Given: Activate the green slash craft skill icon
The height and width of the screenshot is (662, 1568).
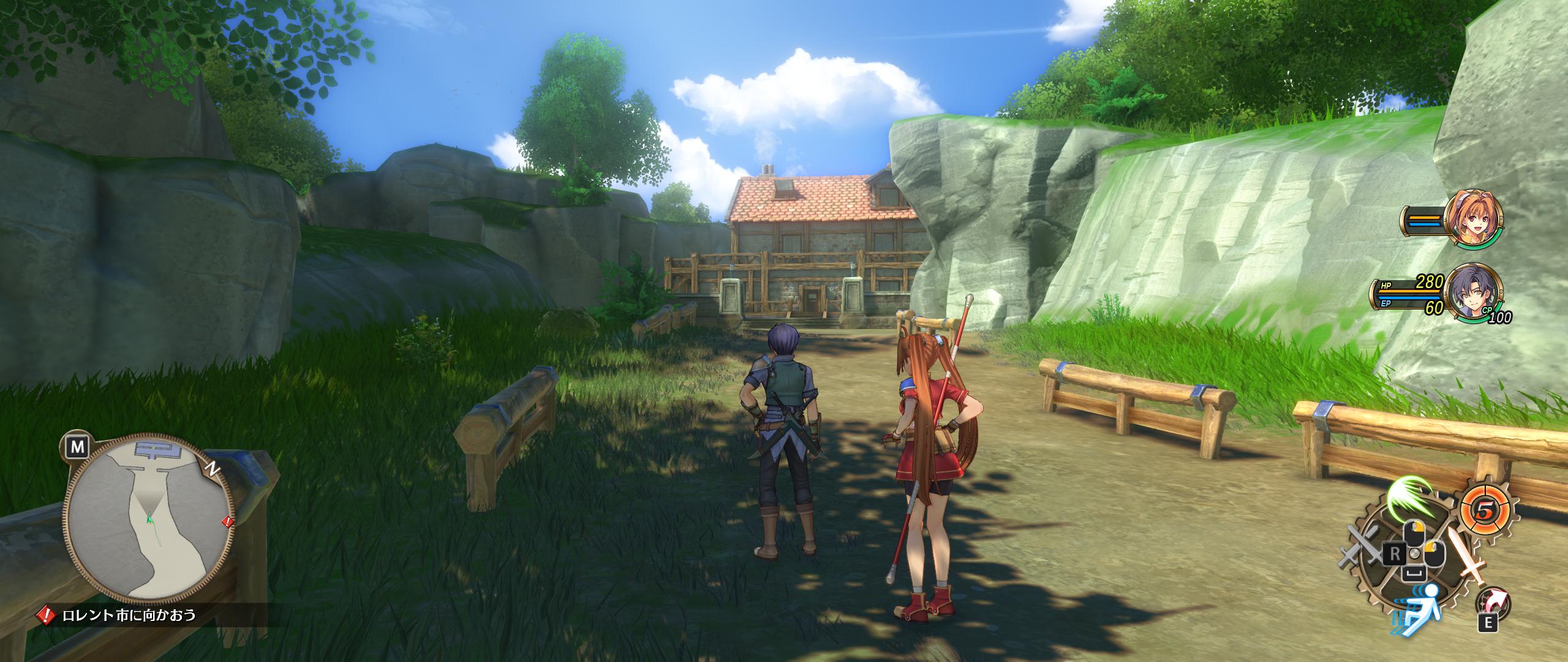Looking at the screenshot, I should click(x=1411, y=498).
